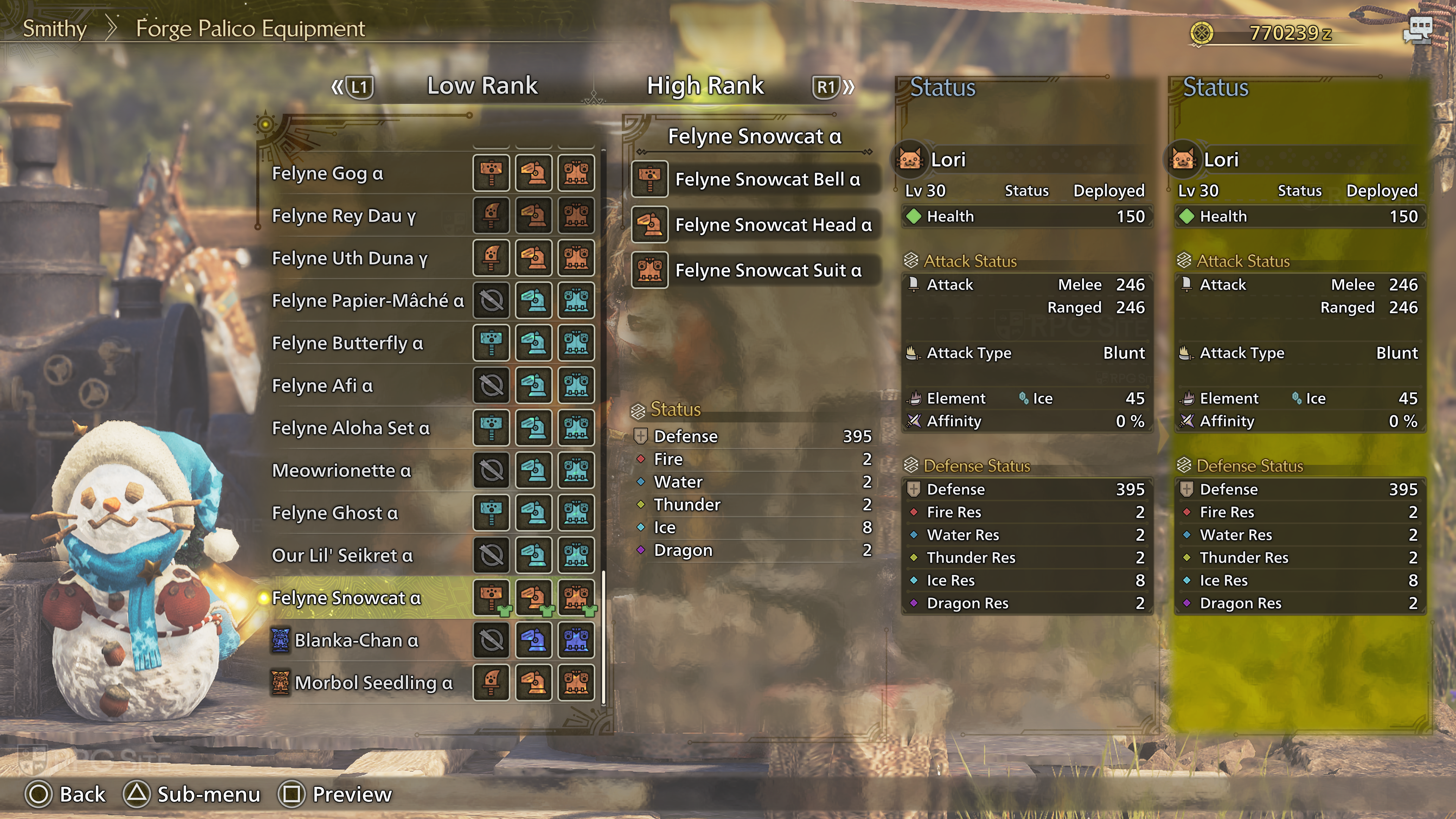
Task: Click the Smithy breadcrumb
Action: tap(54, 28)
